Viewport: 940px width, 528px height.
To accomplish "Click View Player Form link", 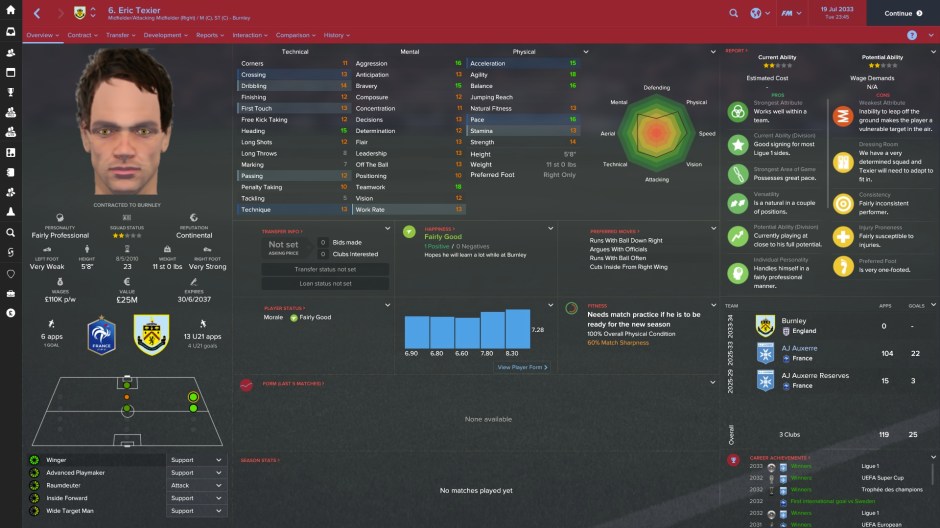I will coord(521,367).
